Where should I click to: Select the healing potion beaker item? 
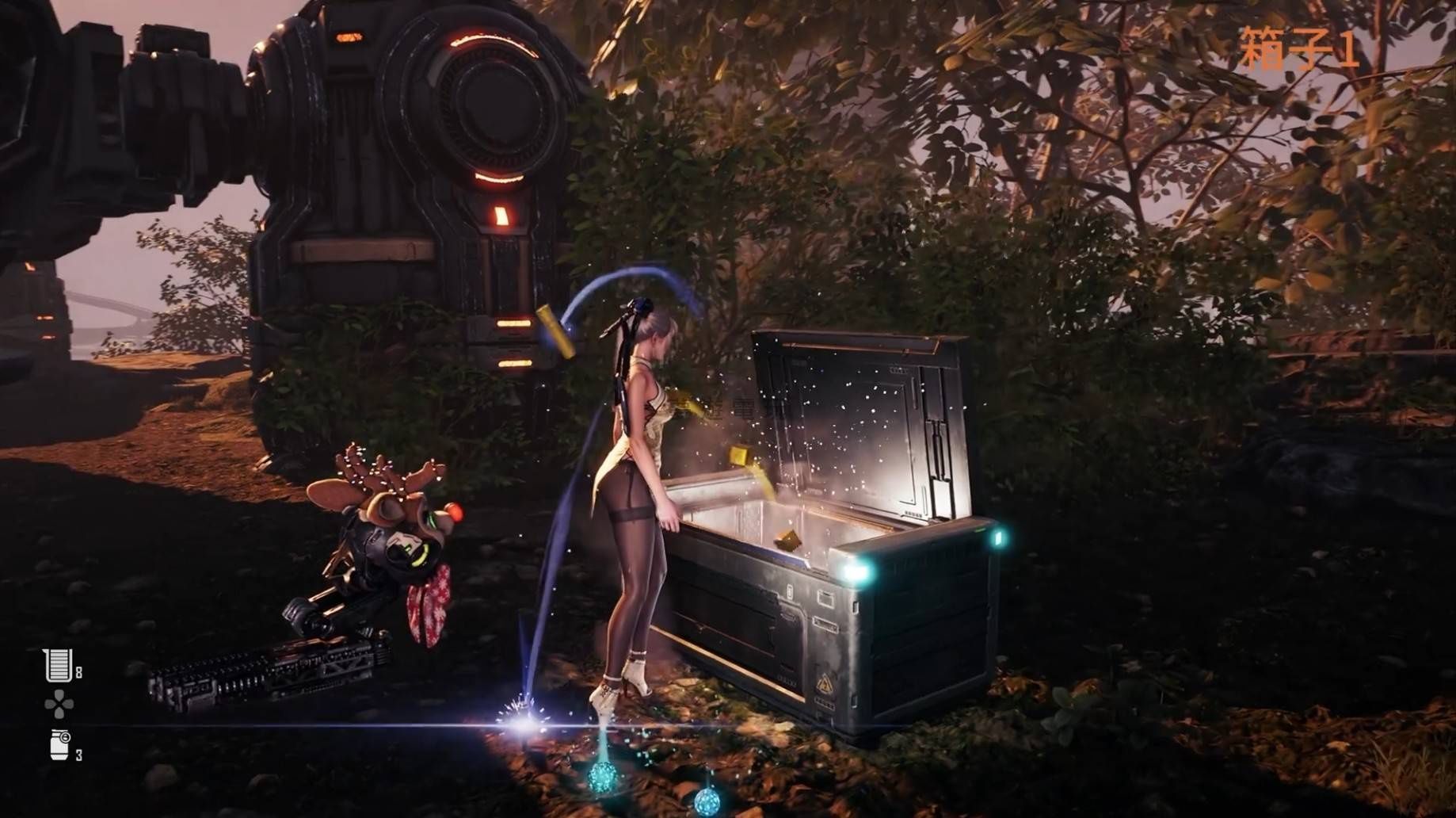pyautogui.click(x=59, y=666)
